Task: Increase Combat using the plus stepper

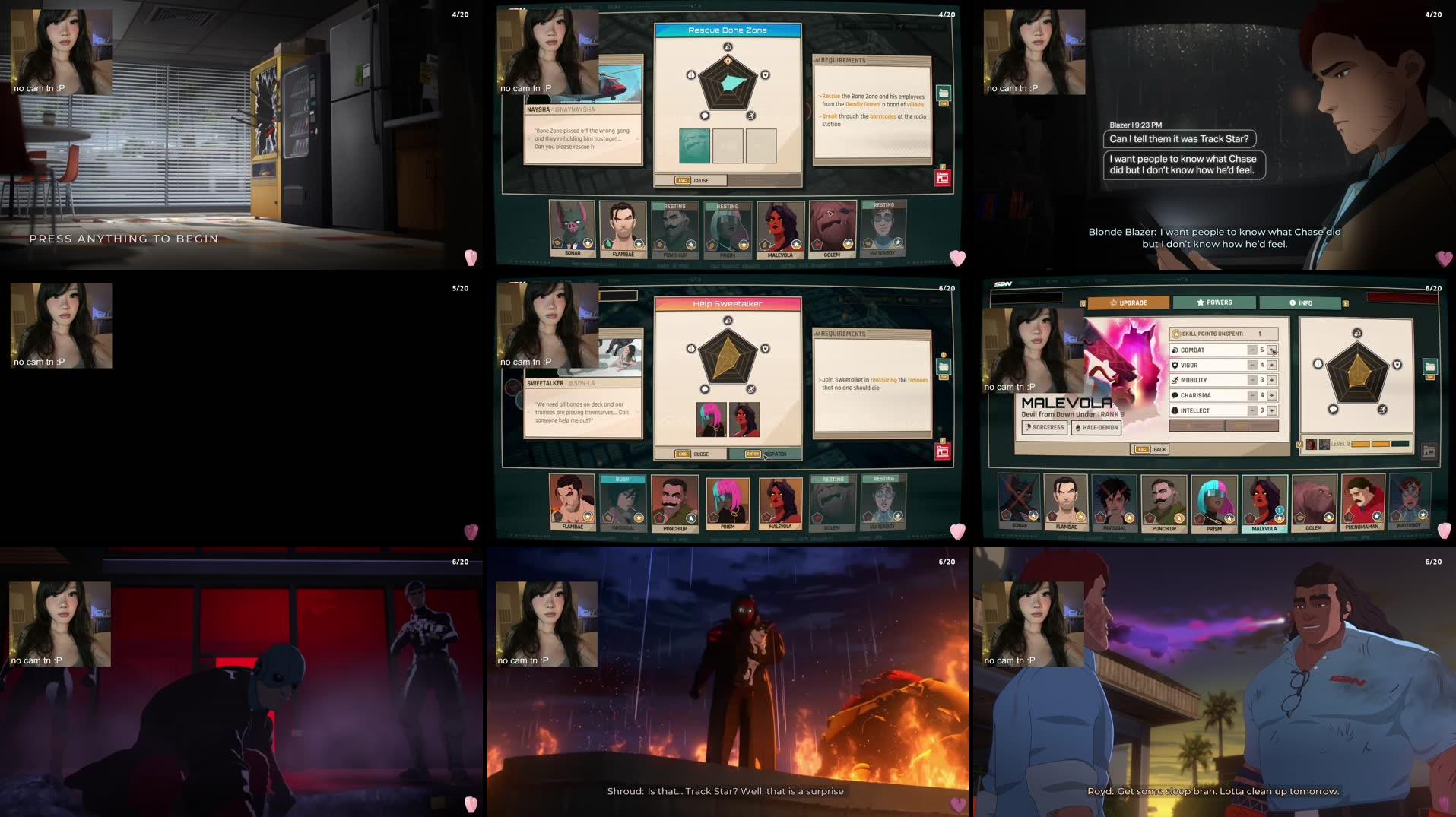Action: point(1273,350)
